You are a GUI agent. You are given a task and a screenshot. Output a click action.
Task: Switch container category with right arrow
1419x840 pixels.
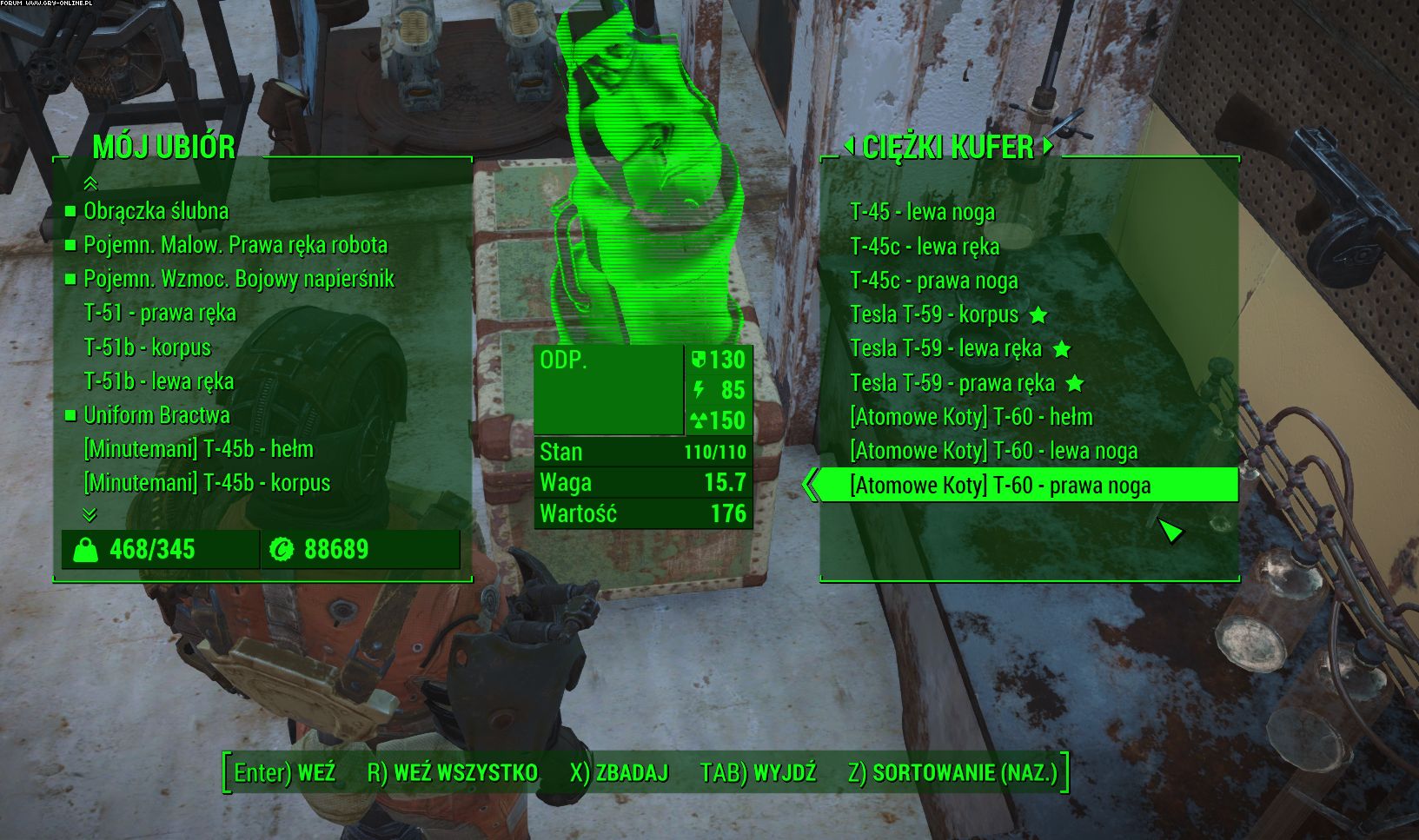[1048, 145]
